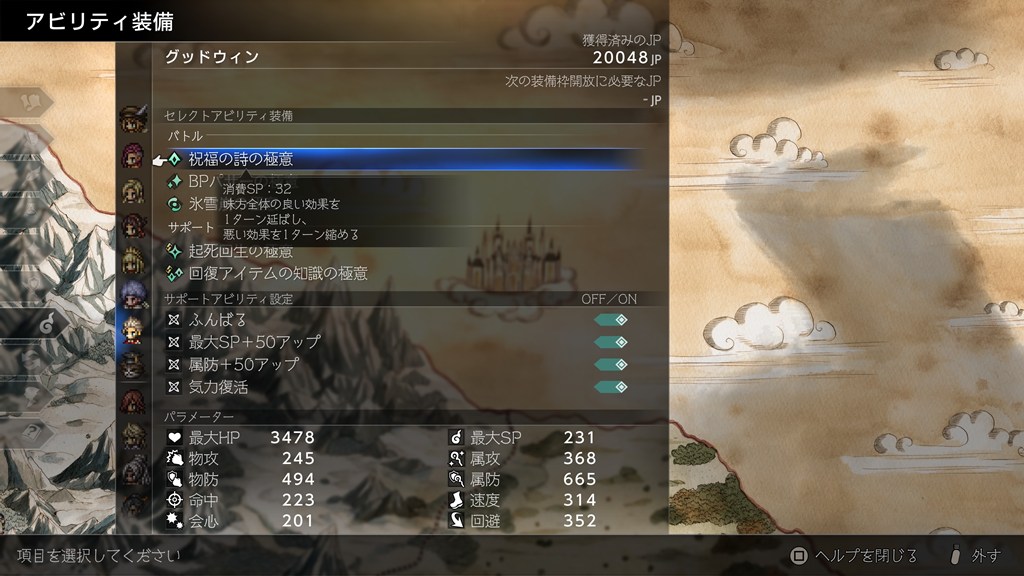Viewport: 1024px width, 576px height.
Task: Select the 回復アイテムの知識の極意 support ability
Action: pos(278,273)
